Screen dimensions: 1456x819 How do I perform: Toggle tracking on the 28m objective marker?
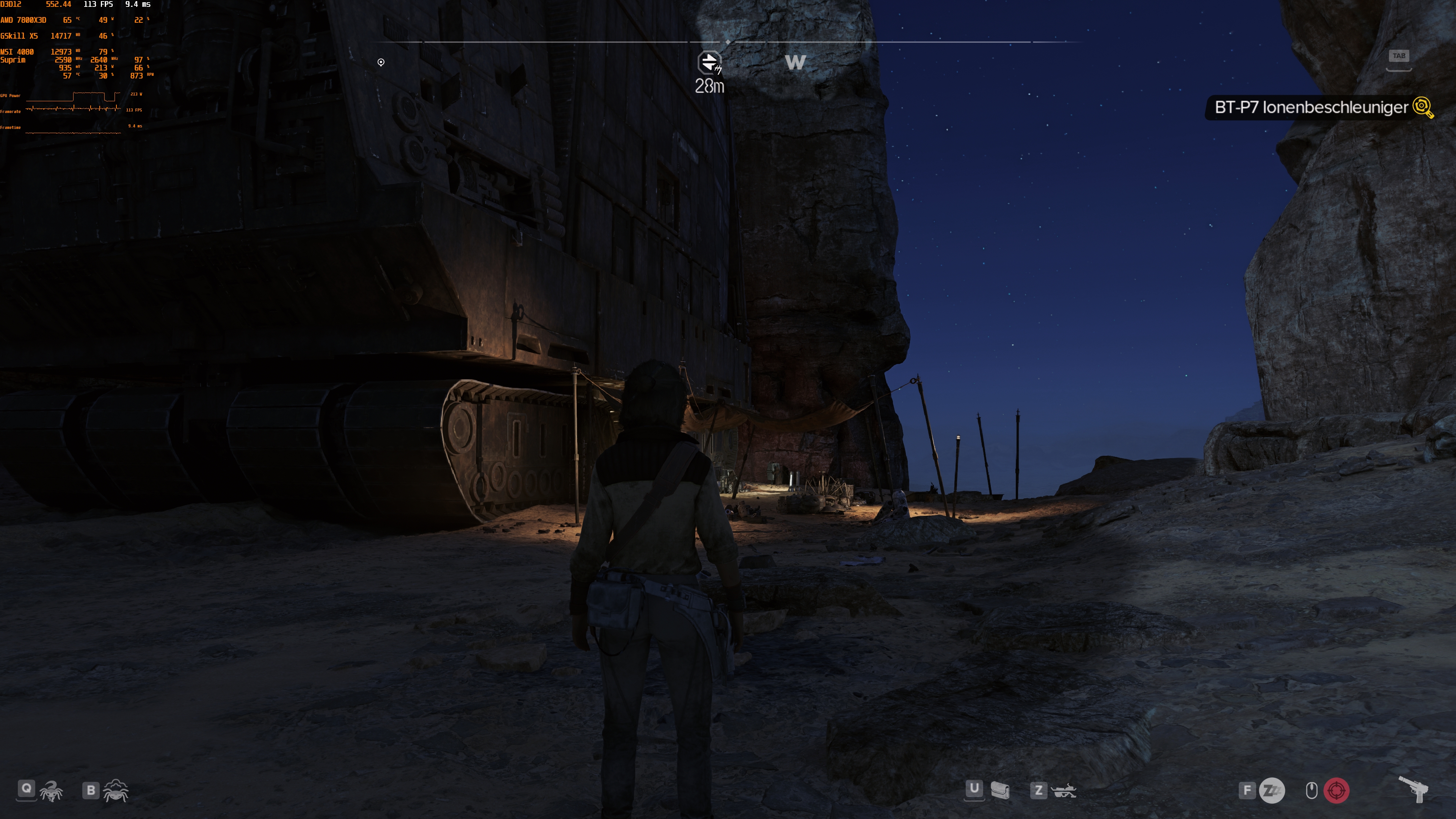coord(709,86)
